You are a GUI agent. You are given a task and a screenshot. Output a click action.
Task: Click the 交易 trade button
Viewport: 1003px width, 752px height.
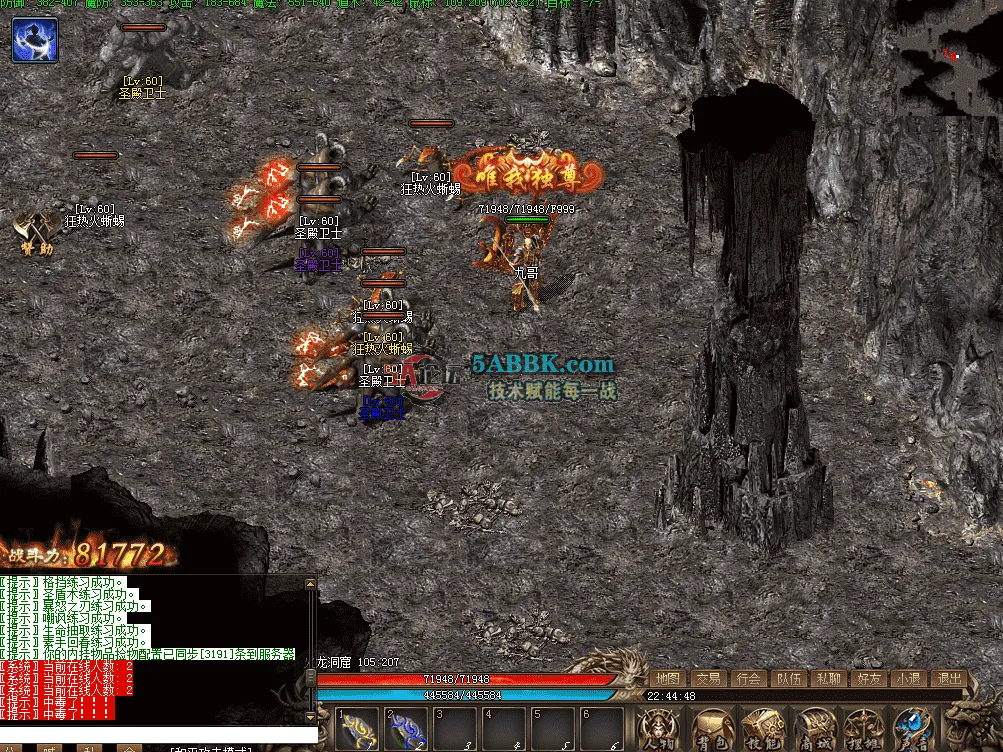point(708,679)
